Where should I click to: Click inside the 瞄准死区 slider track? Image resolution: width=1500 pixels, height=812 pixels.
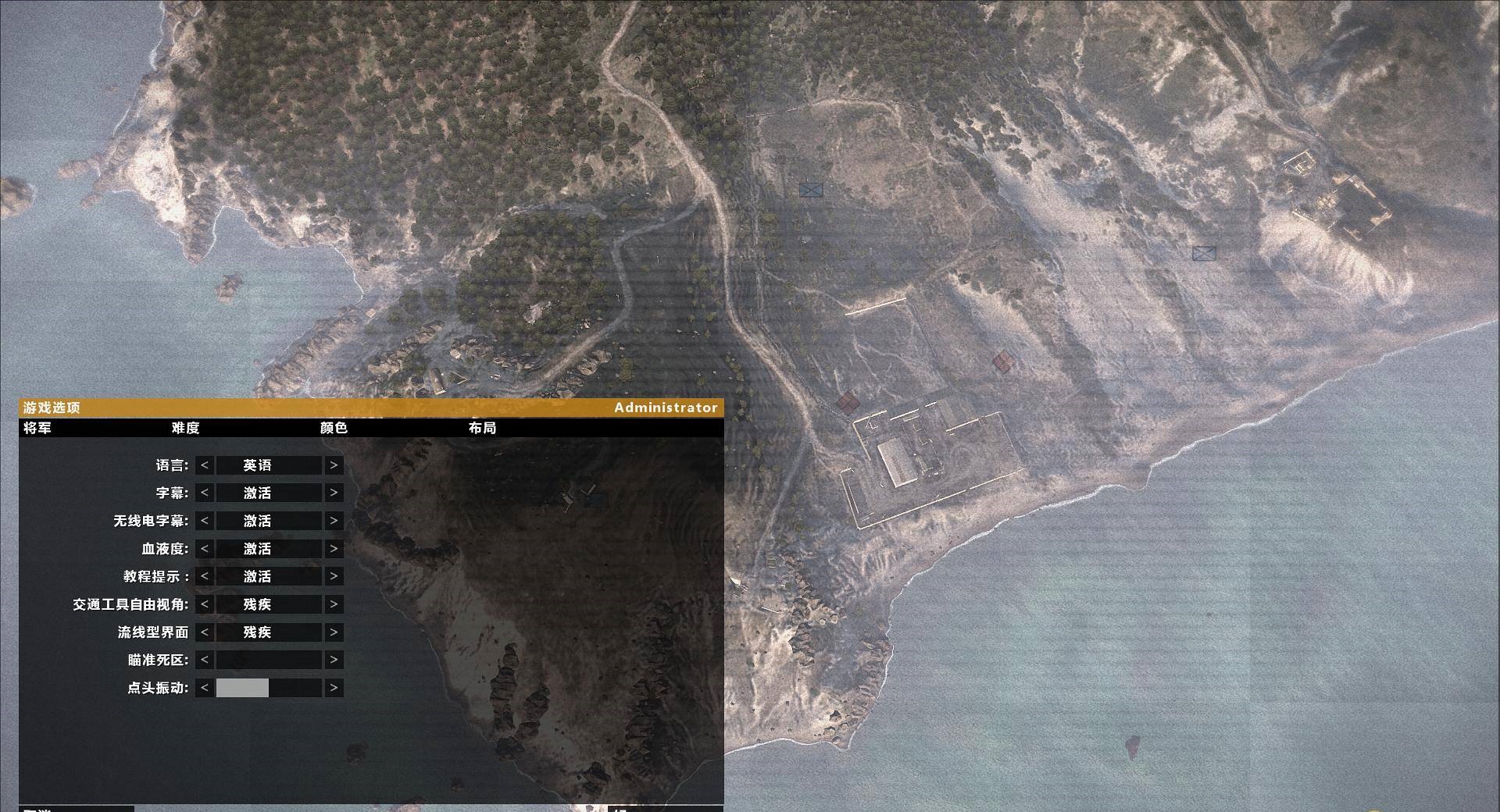tap(268, 660)
